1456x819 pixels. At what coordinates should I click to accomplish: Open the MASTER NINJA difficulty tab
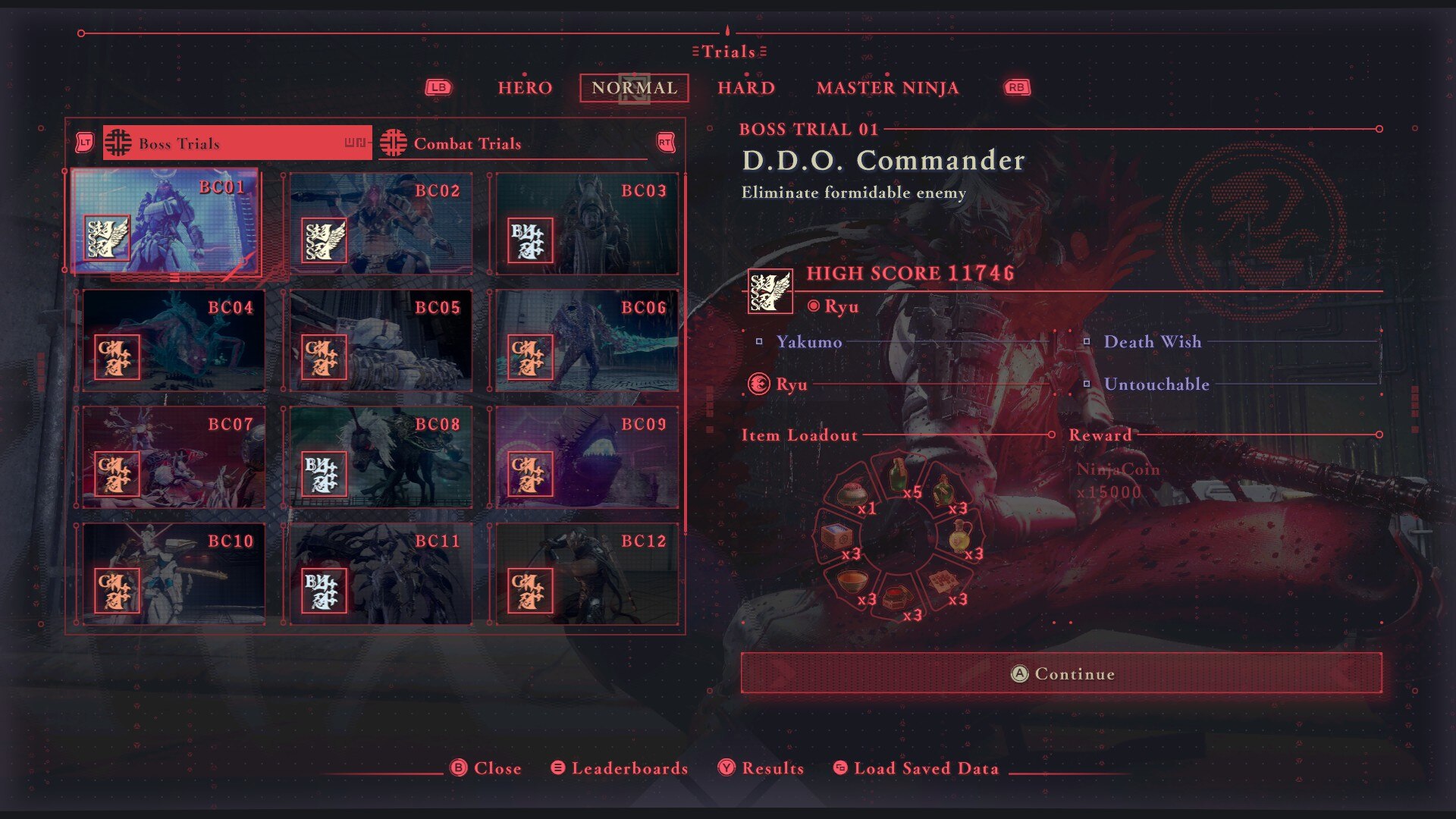point(887,88)
